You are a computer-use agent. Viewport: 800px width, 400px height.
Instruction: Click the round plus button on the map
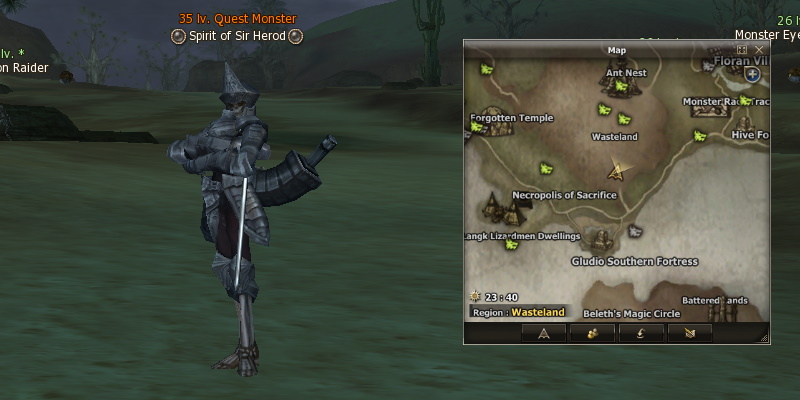click(752, 74)
